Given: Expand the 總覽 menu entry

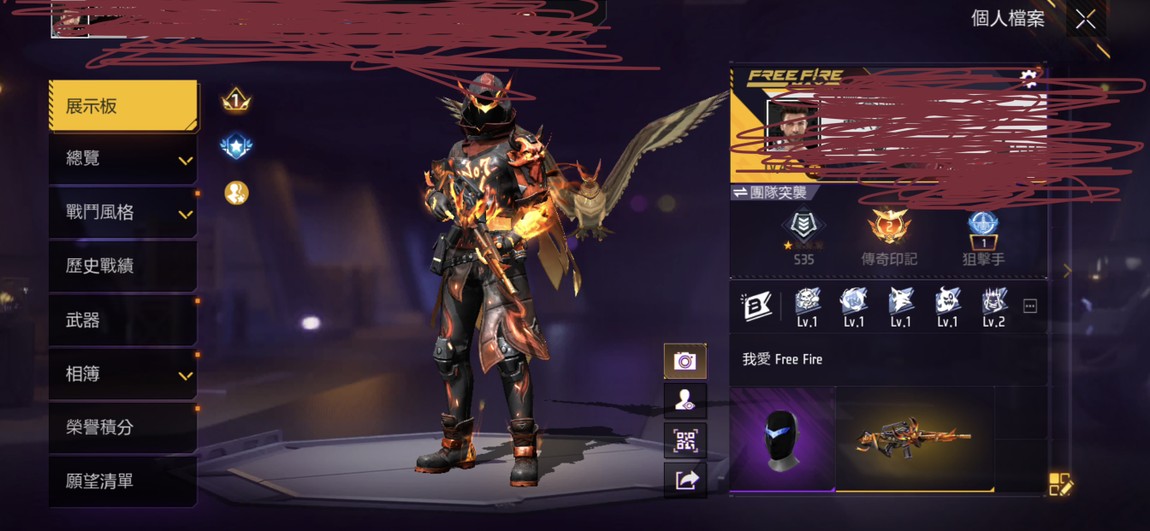Looking at the screenshot, I should [122, 159].
